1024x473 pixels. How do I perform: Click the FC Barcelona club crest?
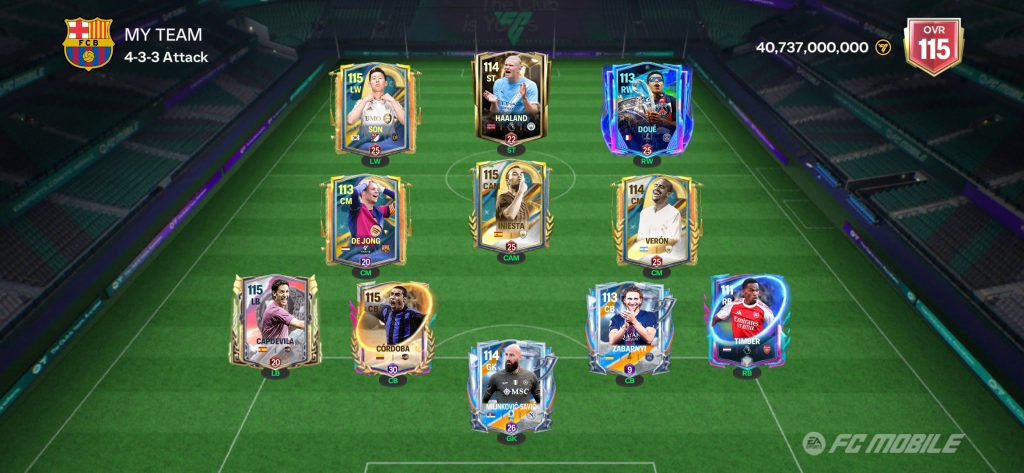coord(88,44)
